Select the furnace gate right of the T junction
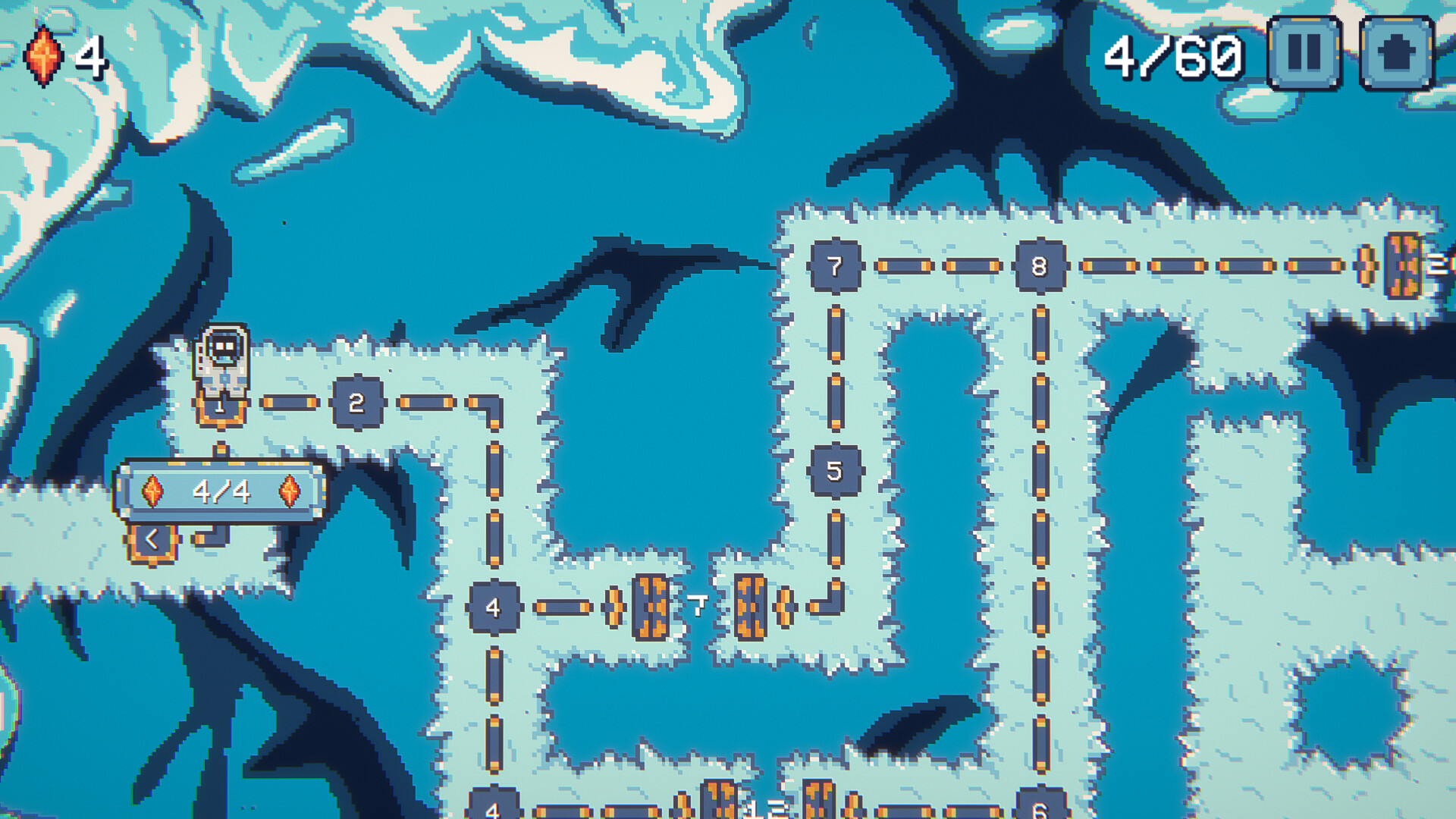 (x=751, y=607)
